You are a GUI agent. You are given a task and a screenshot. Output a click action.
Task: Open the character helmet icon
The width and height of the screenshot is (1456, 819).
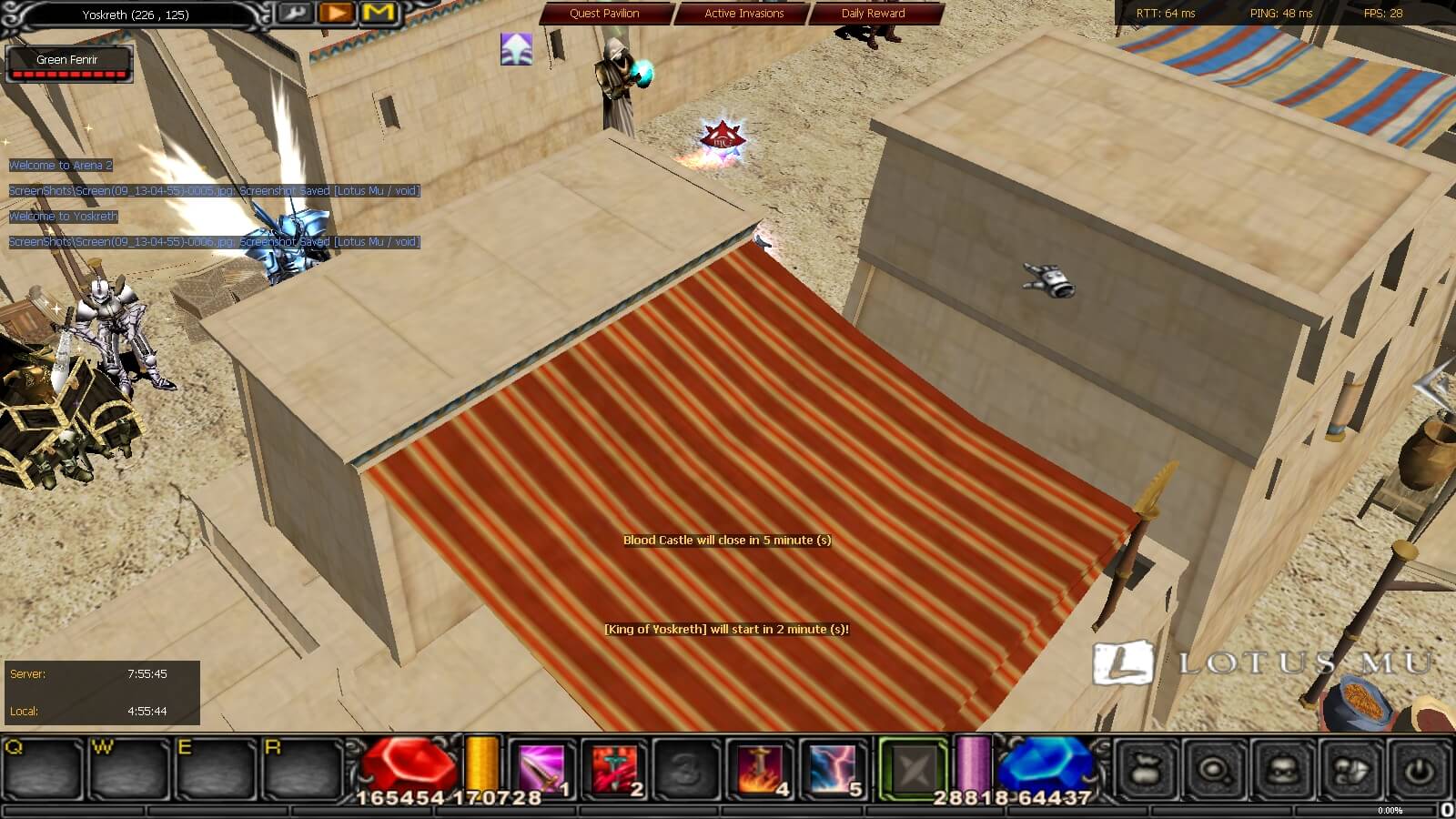1282,770
